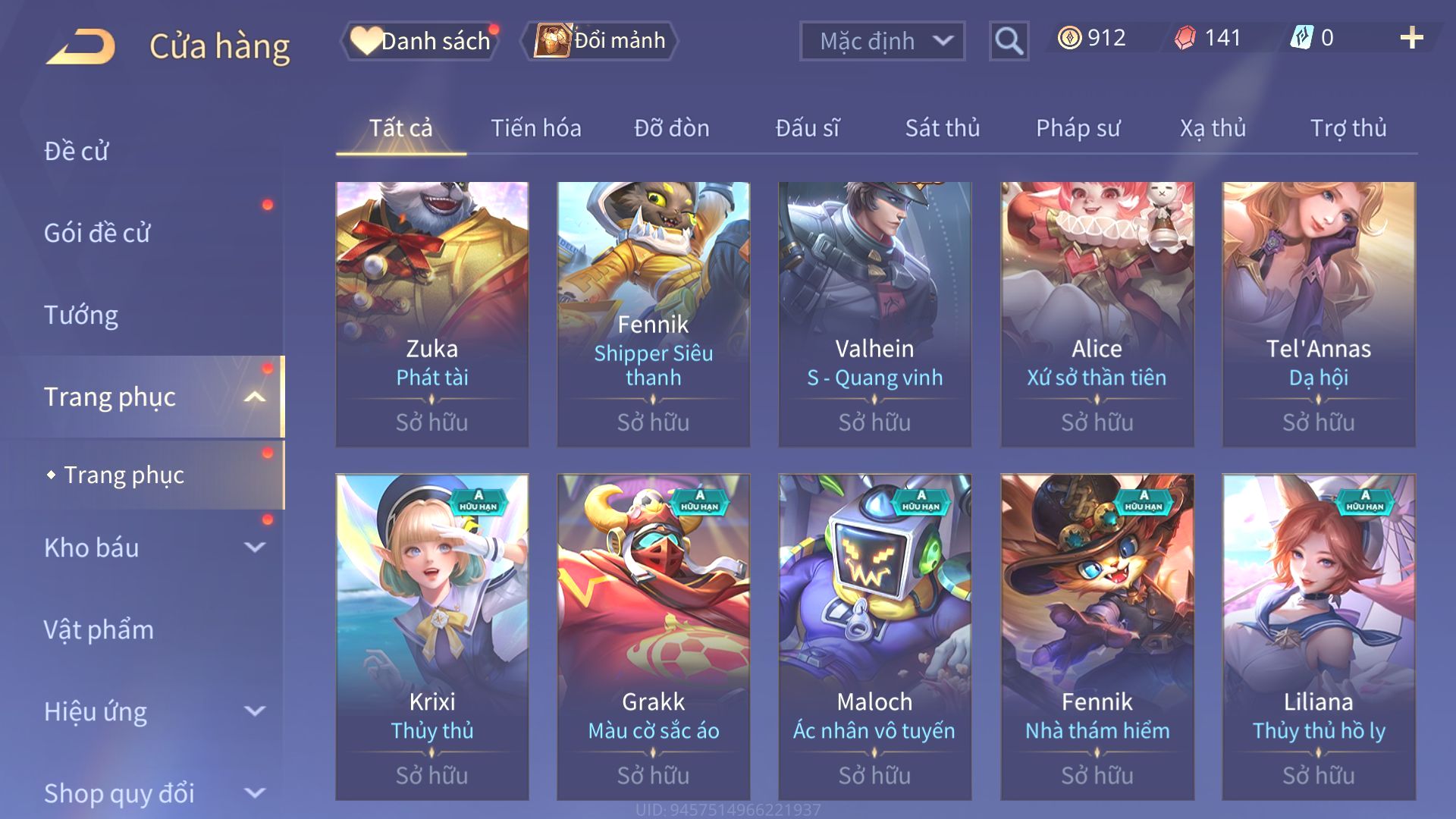Screen dimensions: 1456x819
Task: Switch to the Tiến hóa tab
Action: (x=536, y=128)
